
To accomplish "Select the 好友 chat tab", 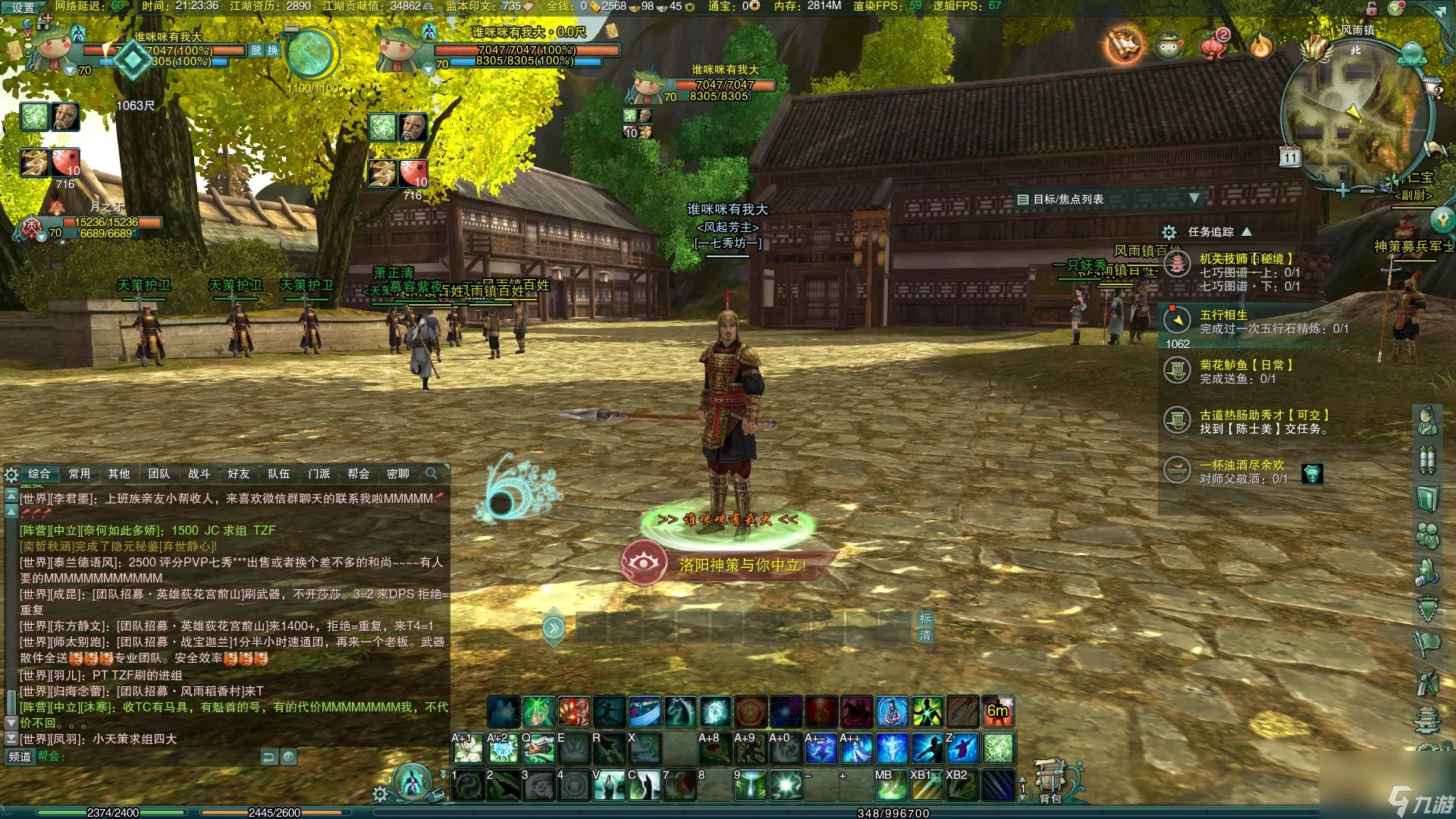I will coord(239,474).
